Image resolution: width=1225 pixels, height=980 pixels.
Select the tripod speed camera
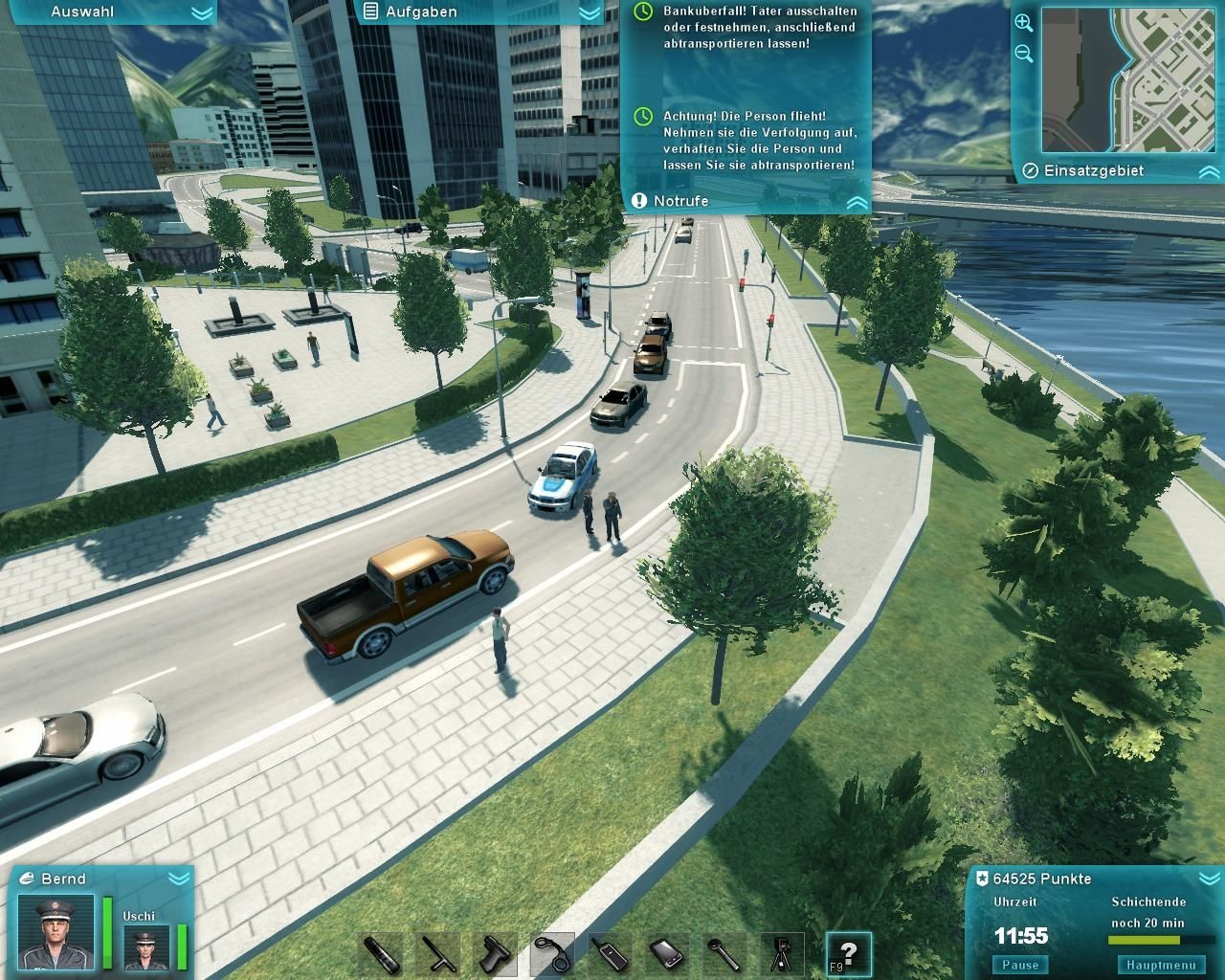[782, 954]
